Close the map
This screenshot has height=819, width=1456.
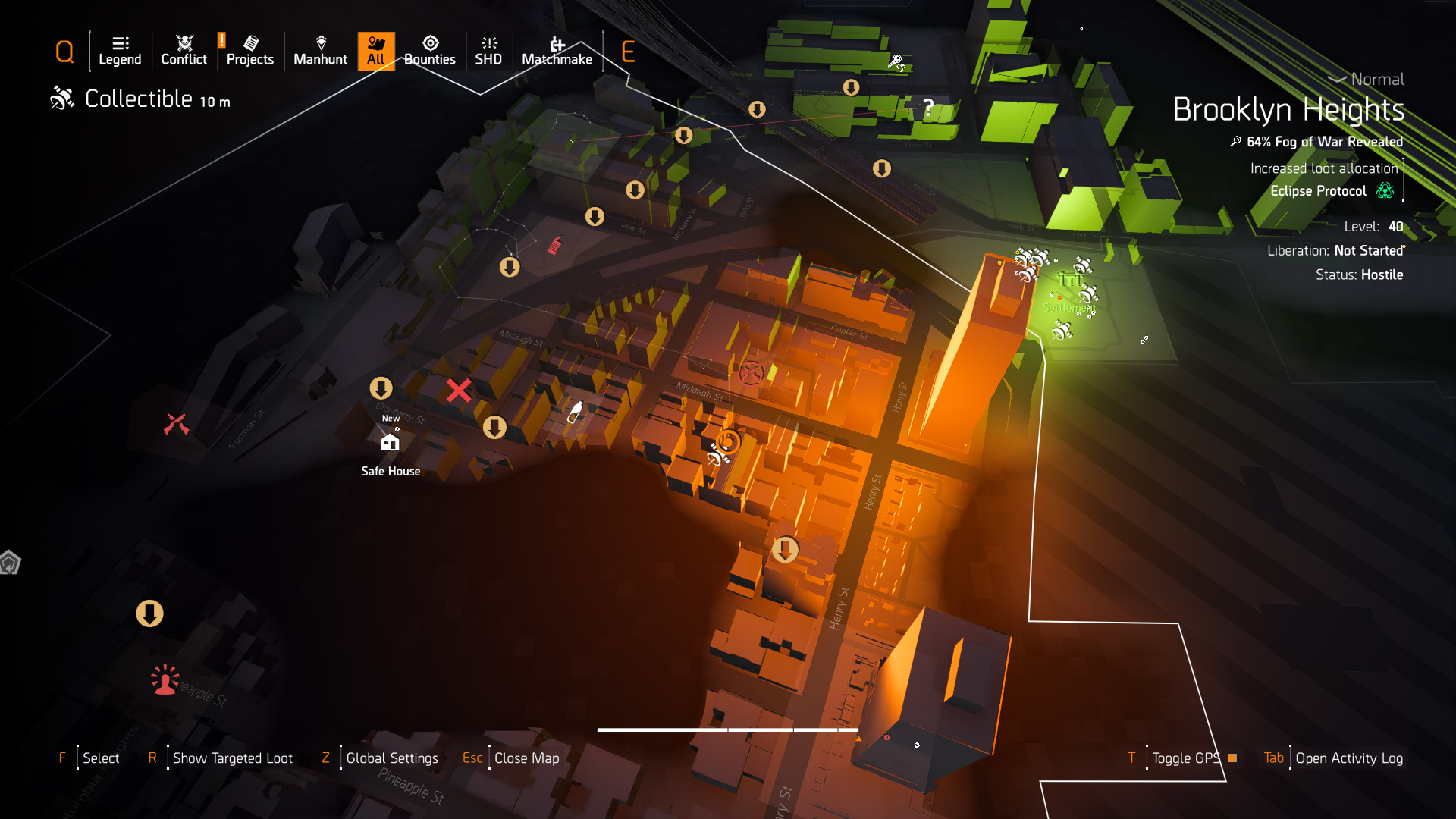click(x=526, y=758)
